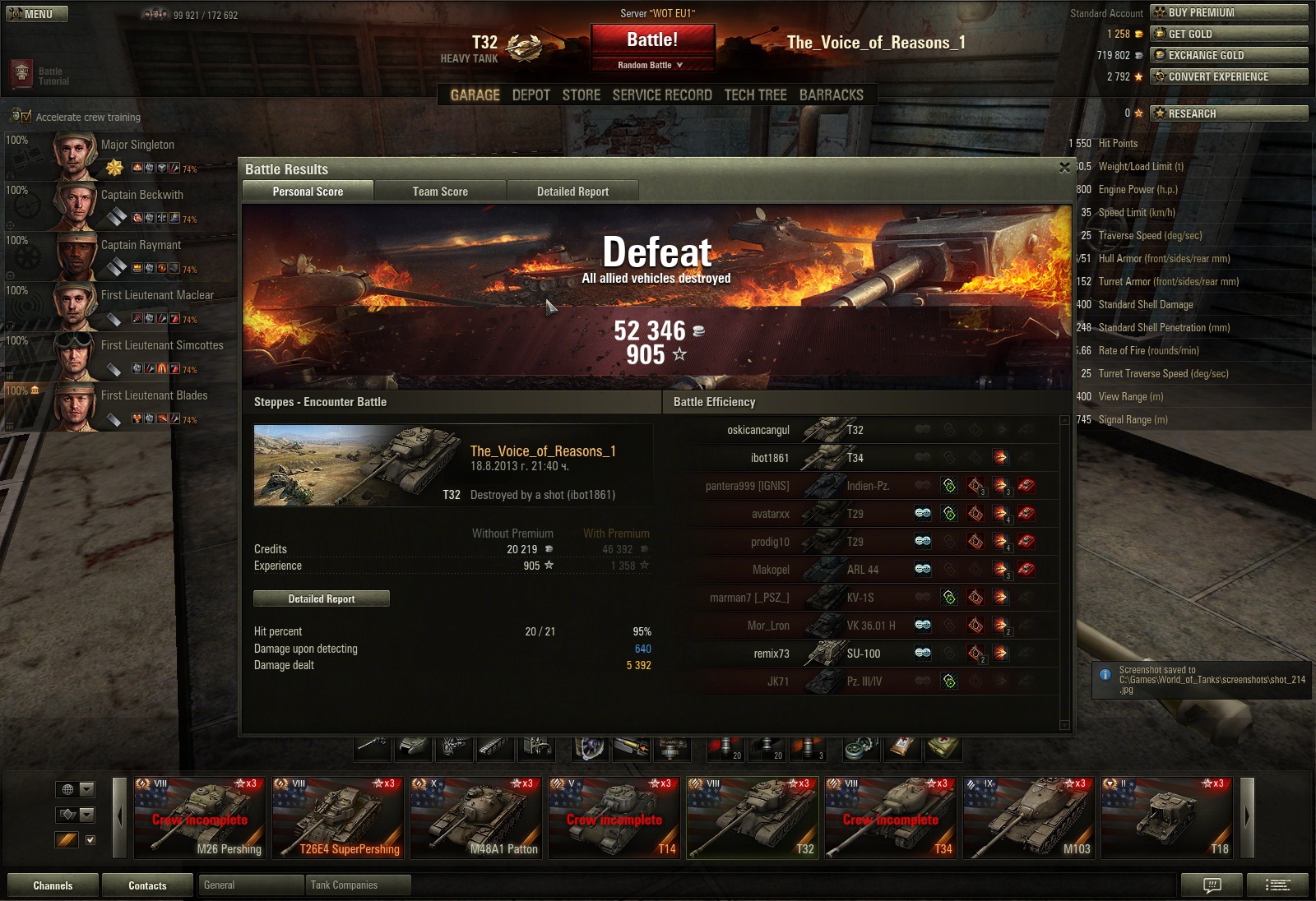This screenshot has width=1316, height=901.
Task: Visit the BARRACKS
Action: (x=831, y=95)
